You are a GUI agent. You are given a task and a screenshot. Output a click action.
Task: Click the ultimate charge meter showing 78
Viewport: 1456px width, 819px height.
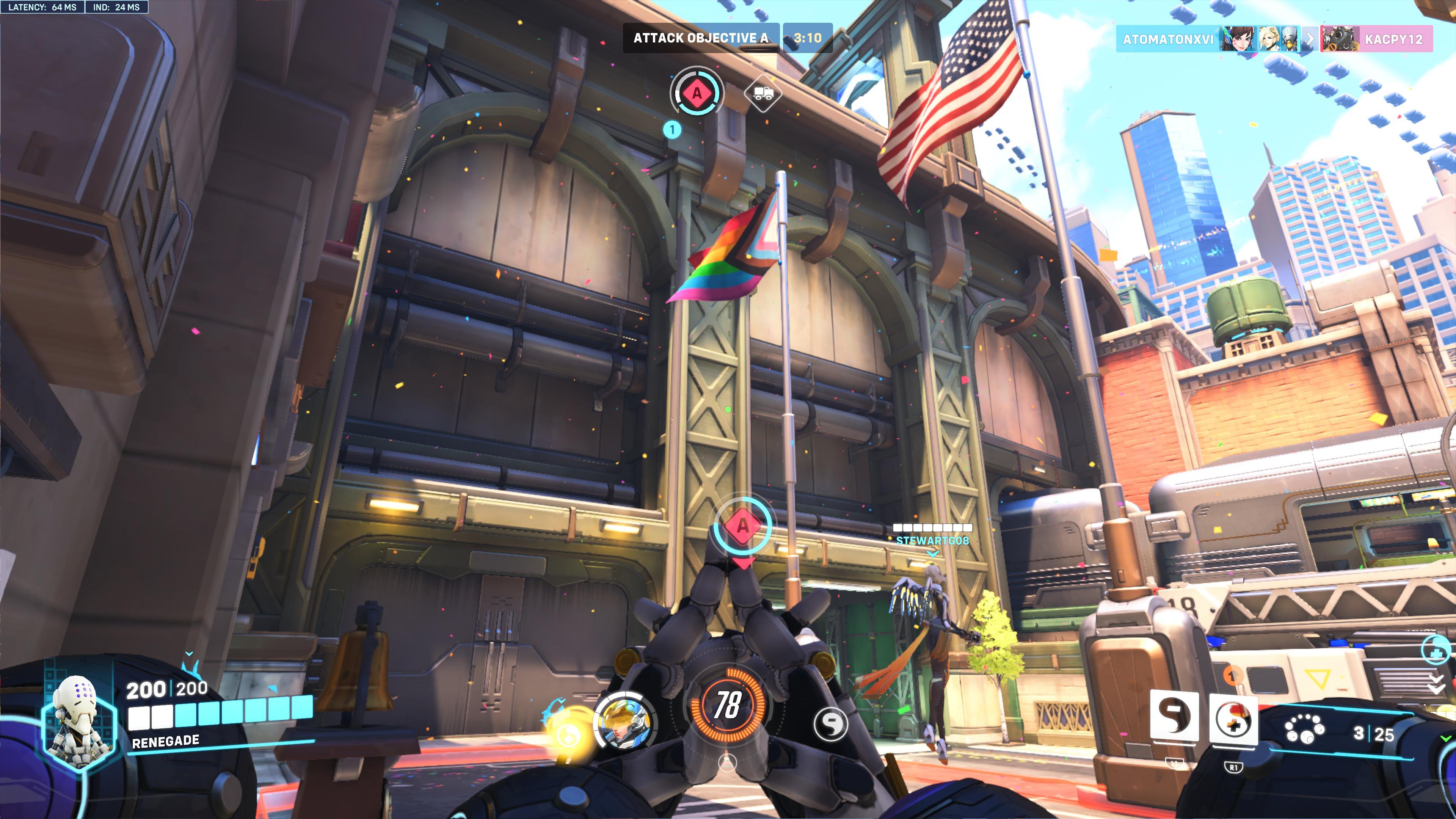click(727, 704)
